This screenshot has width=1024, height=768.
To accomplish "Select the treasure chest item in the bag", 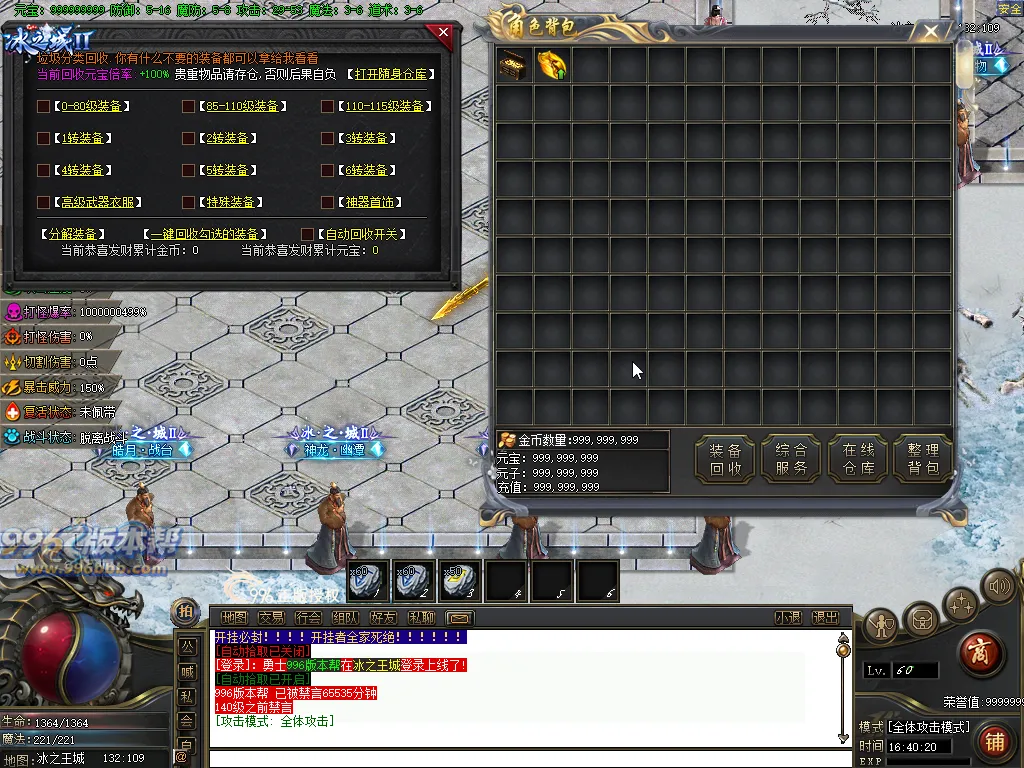I will (x=514, y=66).
